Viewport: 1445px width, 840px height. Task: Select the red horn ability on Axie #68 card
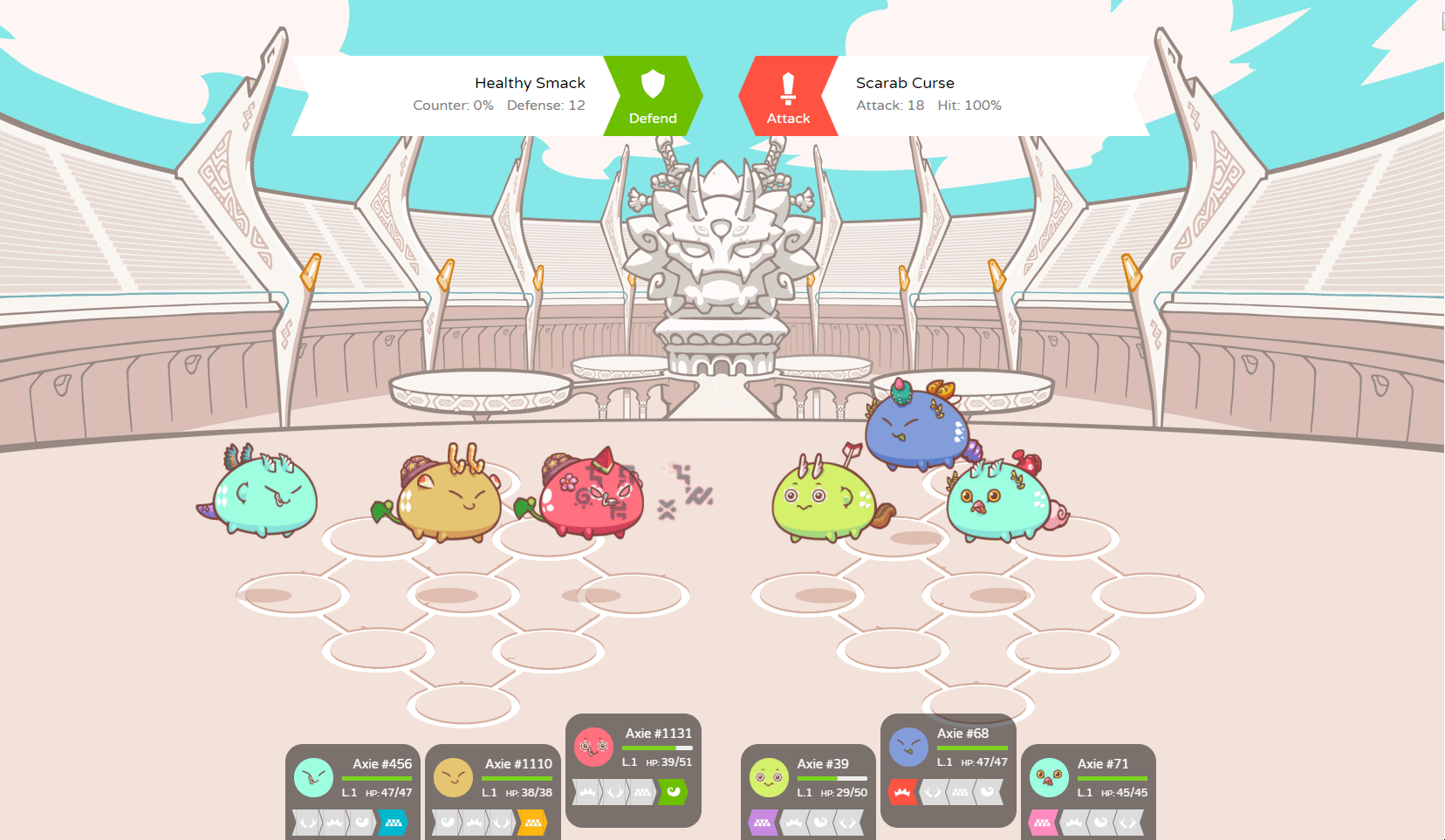coord(901,792)
